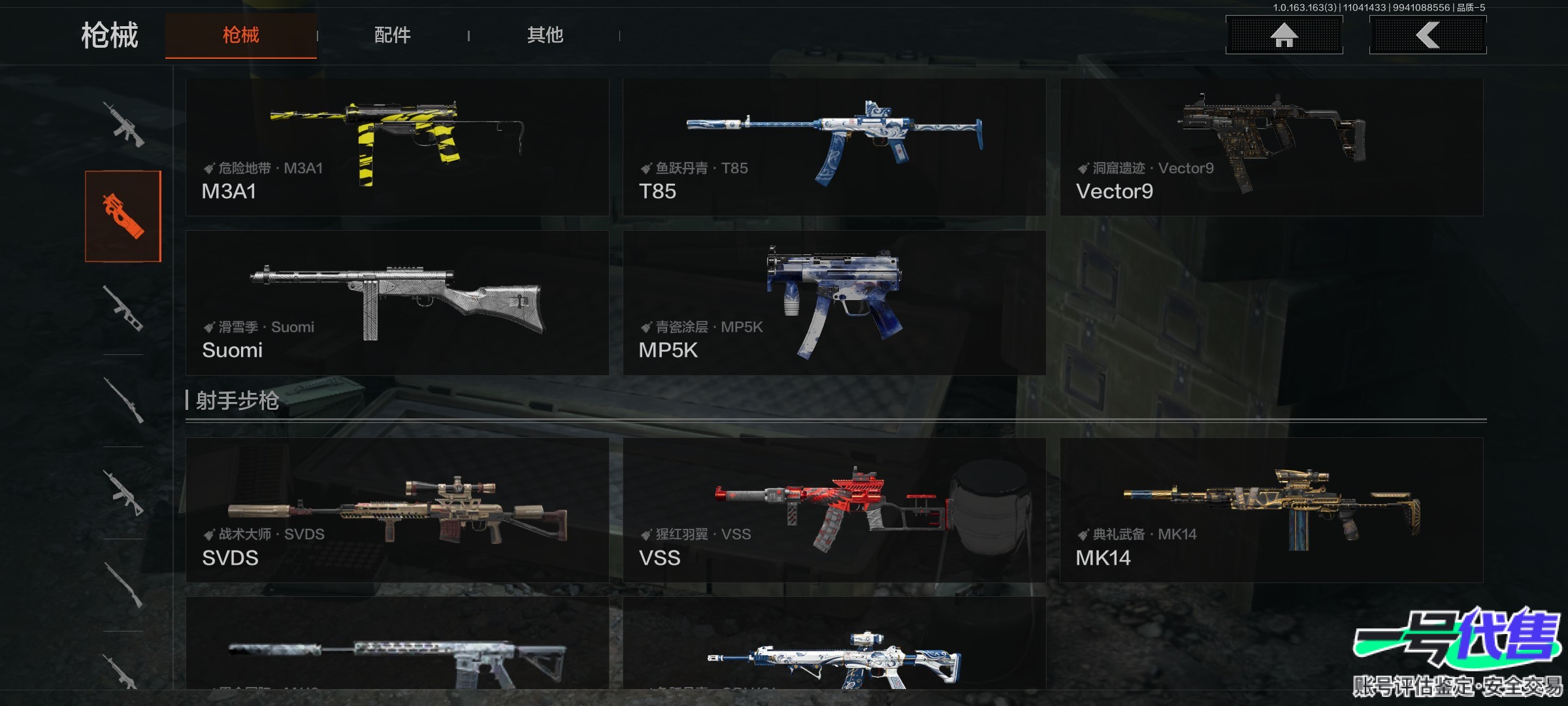Select the 青瓷涂层 MP5K card

click(834, 303)
